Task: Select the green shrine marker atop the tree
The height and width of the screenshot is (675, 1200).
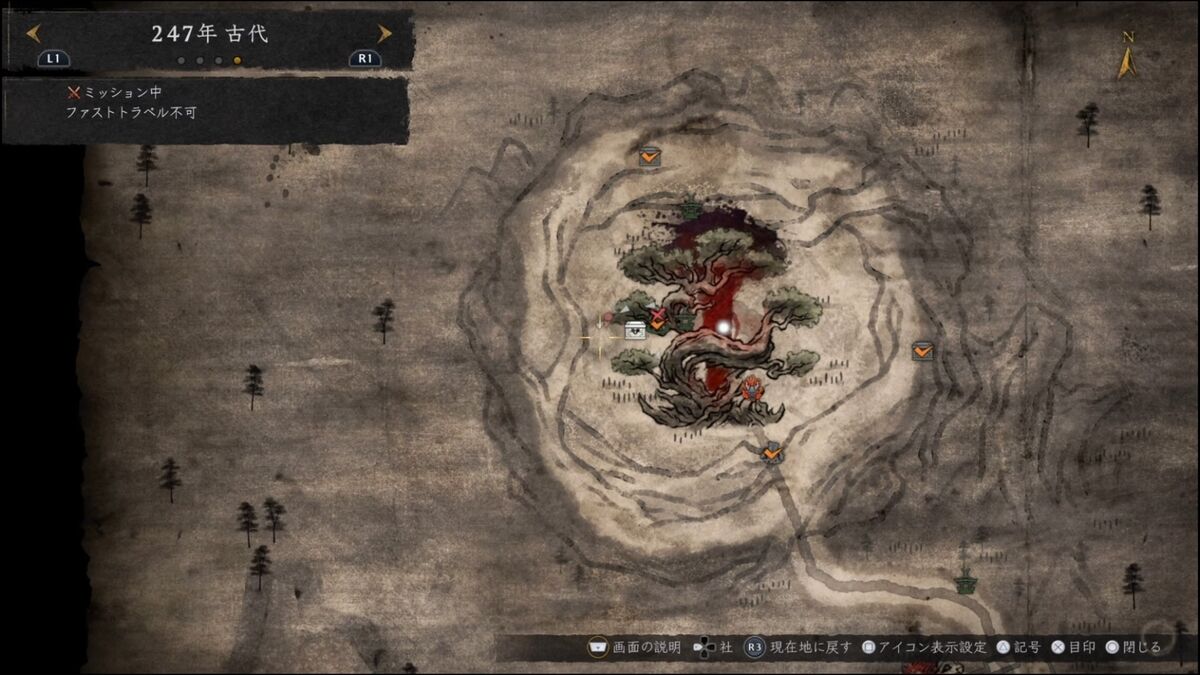Action: [x=691, y=209]
